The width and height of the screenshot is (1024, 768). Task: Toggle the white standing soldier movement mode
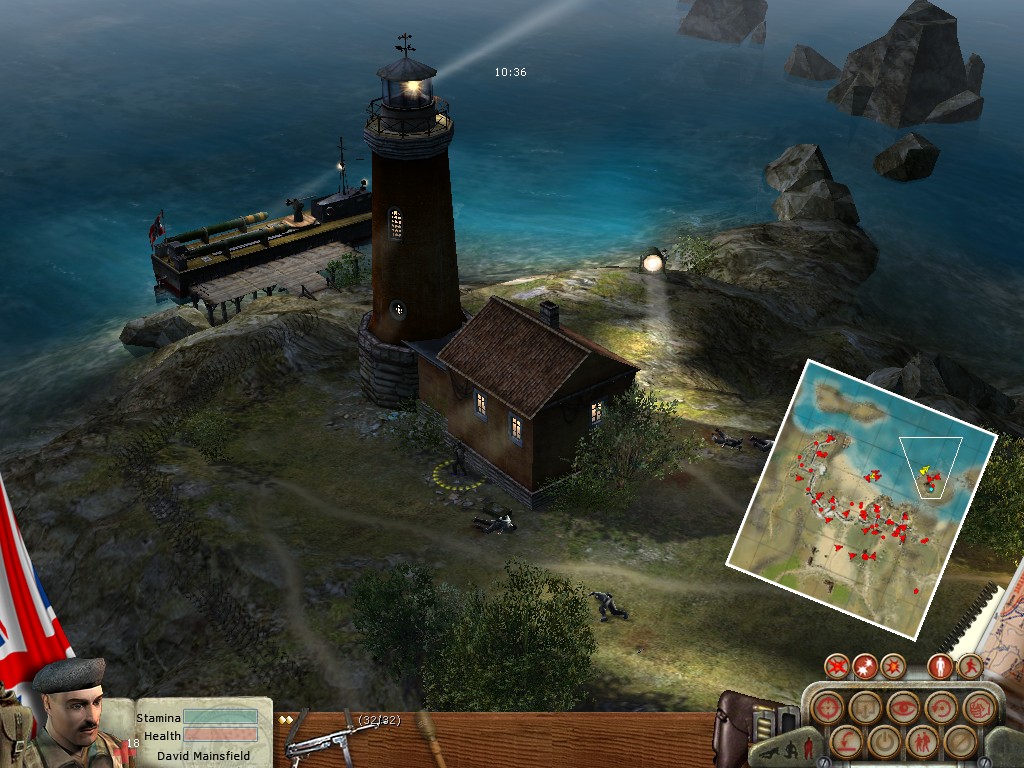[x=940, y=665]
